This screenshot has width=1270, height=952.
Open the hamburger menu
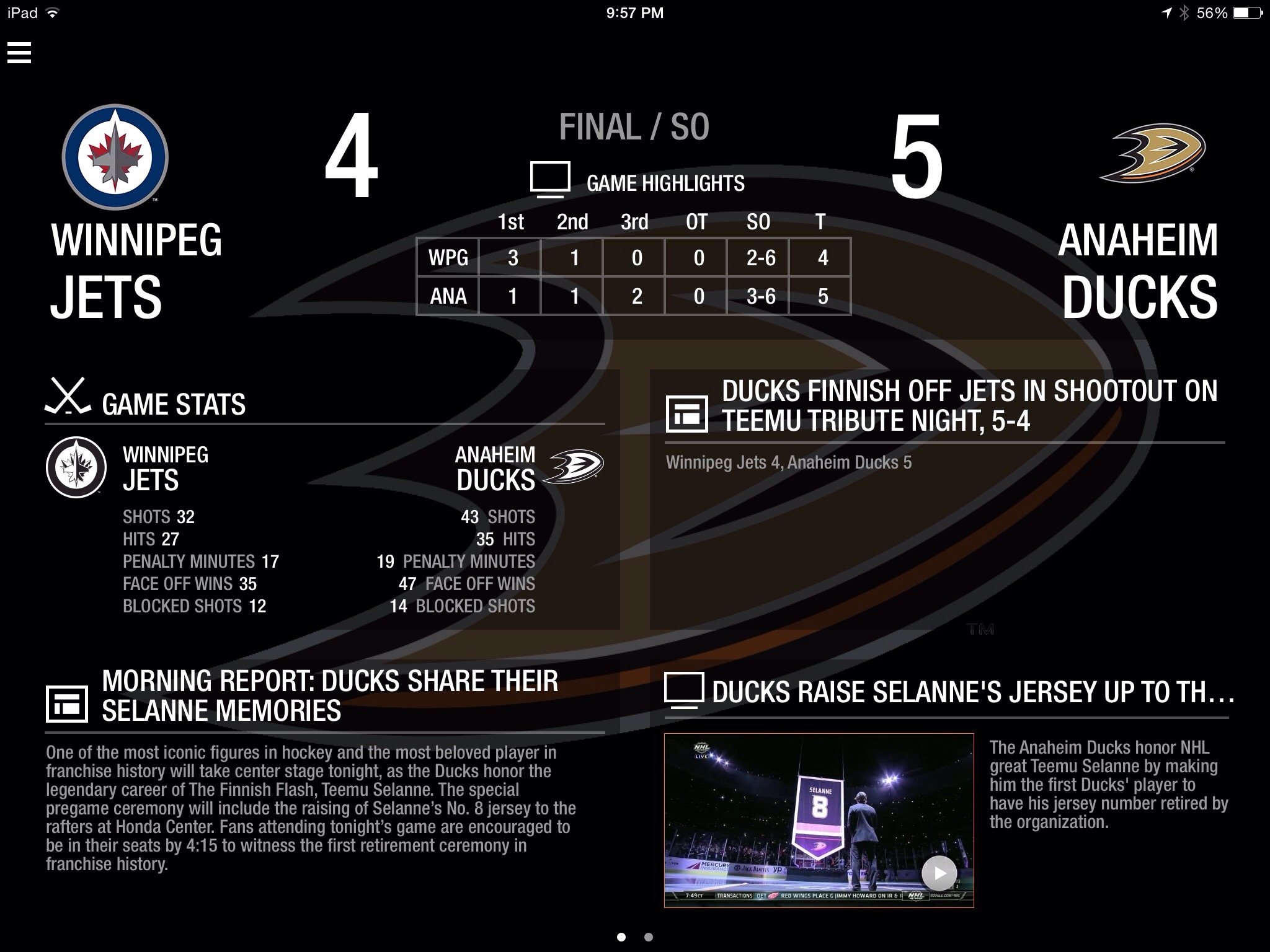[x=19, y=53]
